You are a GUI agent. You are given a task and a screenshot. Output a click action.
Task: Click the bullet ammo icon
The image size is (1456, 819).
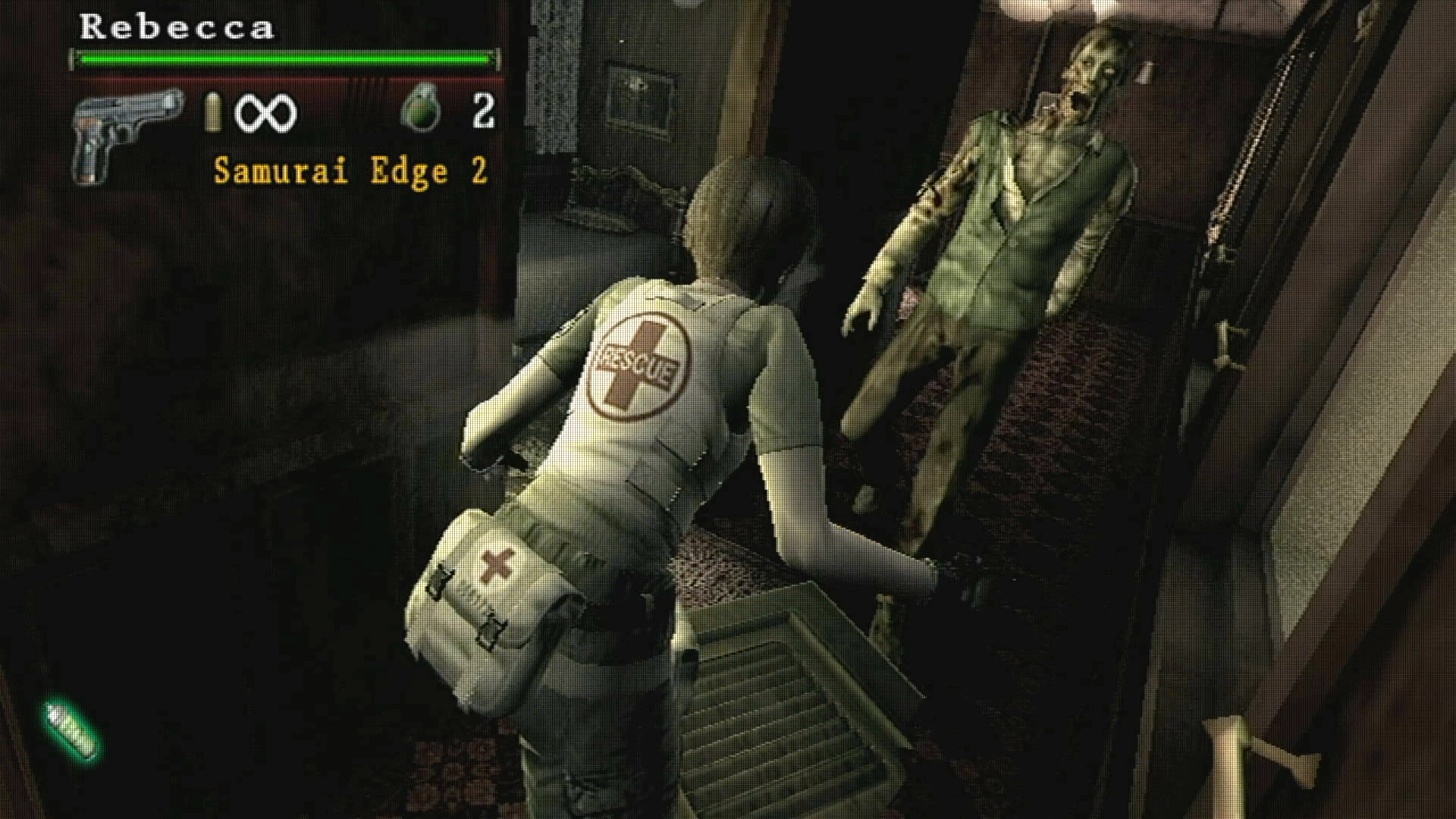coord(215,112)
